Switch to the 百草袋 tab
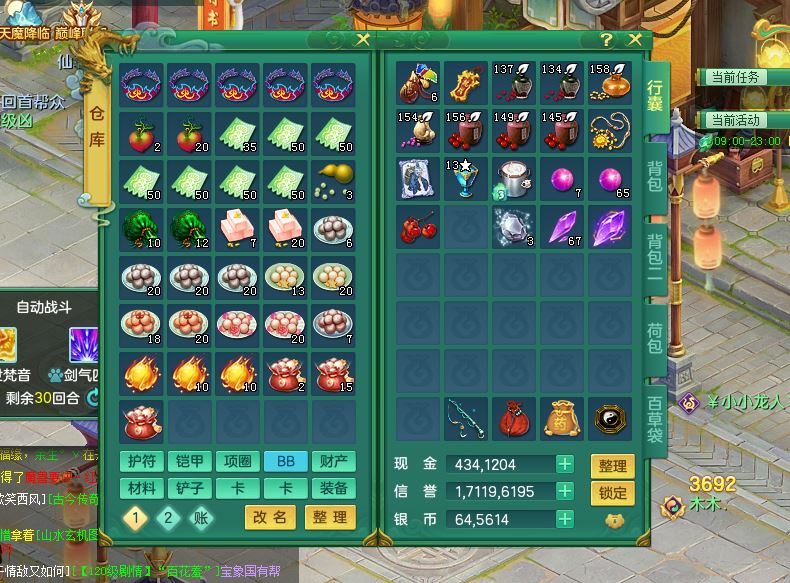This screenshot has height=583, width=790. pyautogui.click(x=656, y=419)
